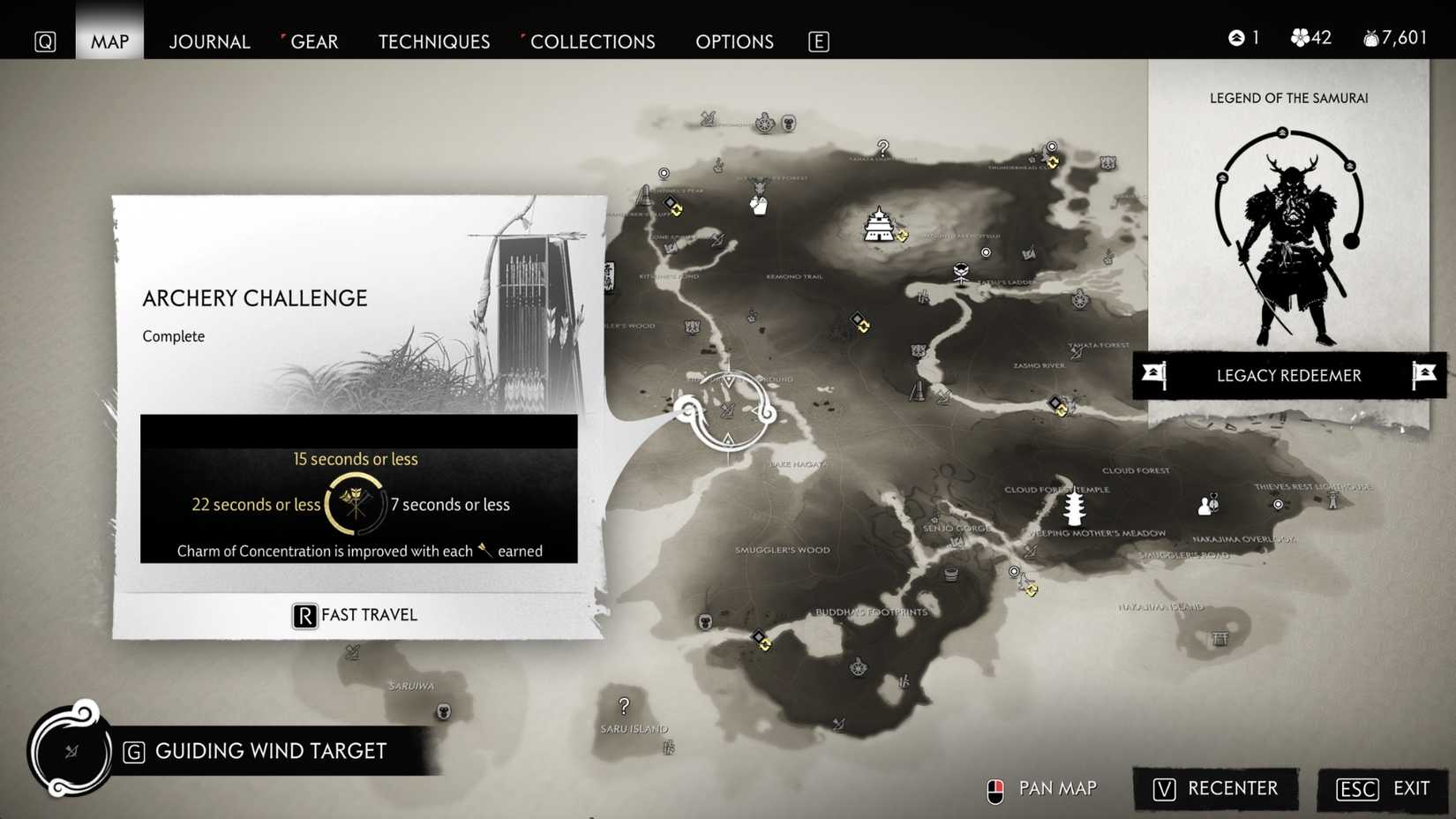Click the player position marker on the map
This screenshot has width=1456, height=819.
(730, 412)
